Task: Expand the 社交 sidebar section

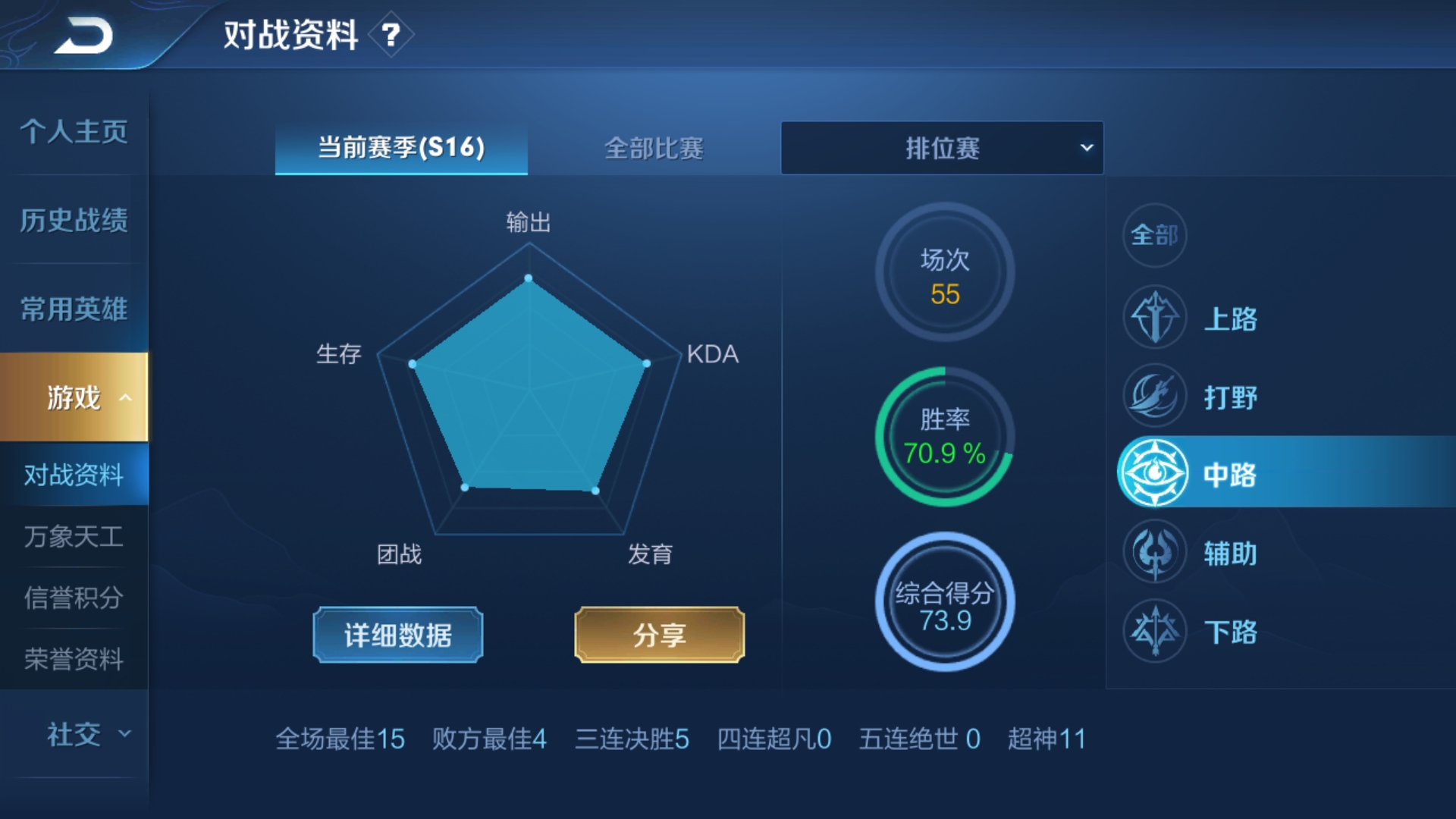Action: (74, 734)
